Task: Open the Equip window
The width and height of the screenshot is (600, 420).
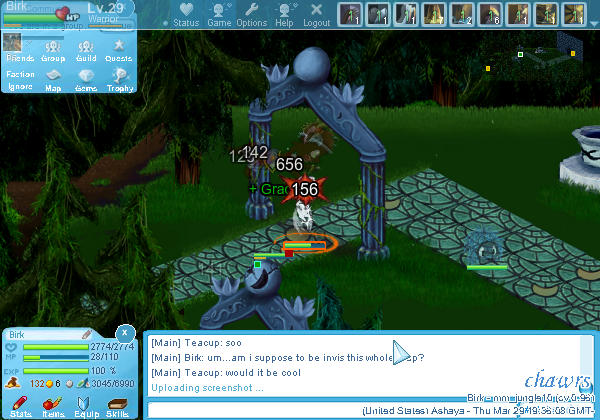Action: (x=85, y=405)
